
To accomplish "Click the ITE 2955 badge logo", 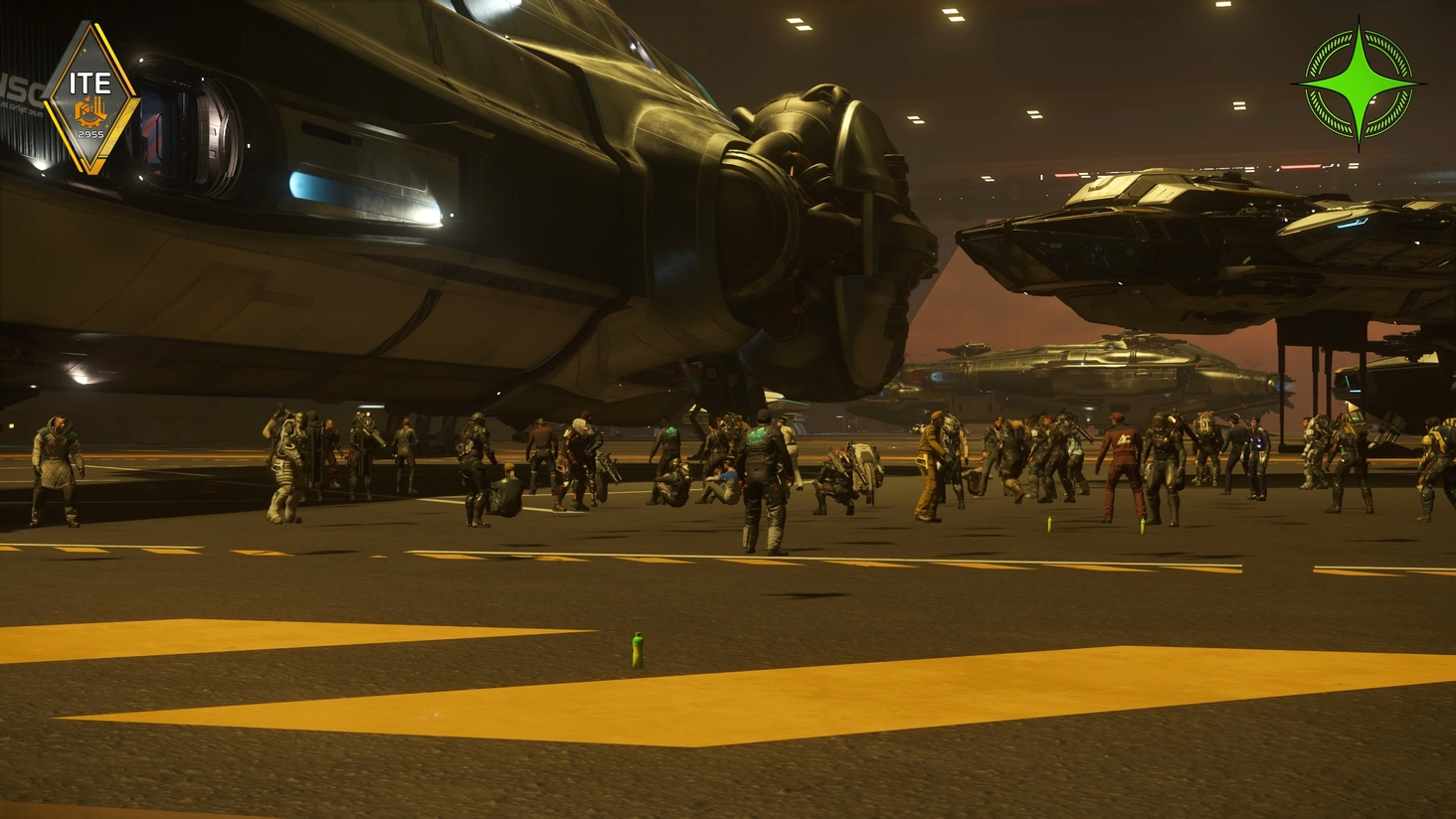I will click(91, 99).
